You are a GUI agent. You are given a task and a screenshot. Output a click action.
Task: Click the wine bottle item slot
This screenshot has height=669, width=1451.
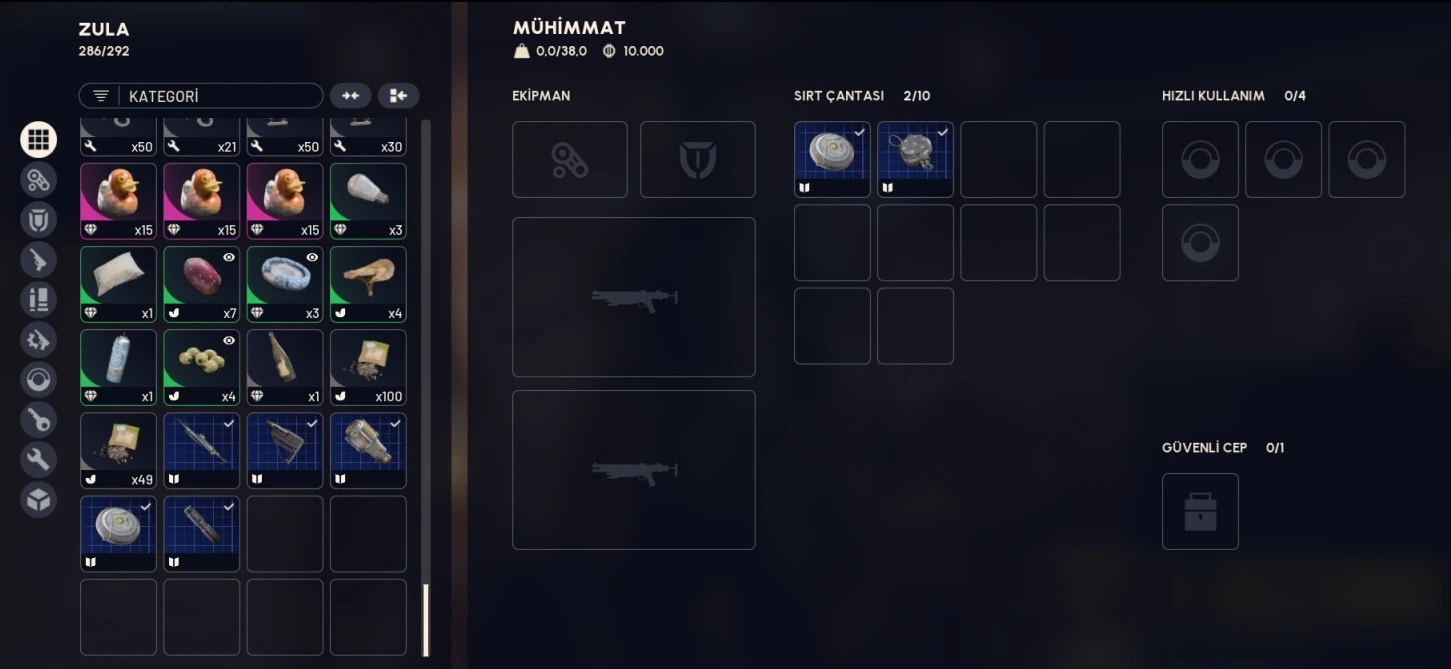[285, 367]
